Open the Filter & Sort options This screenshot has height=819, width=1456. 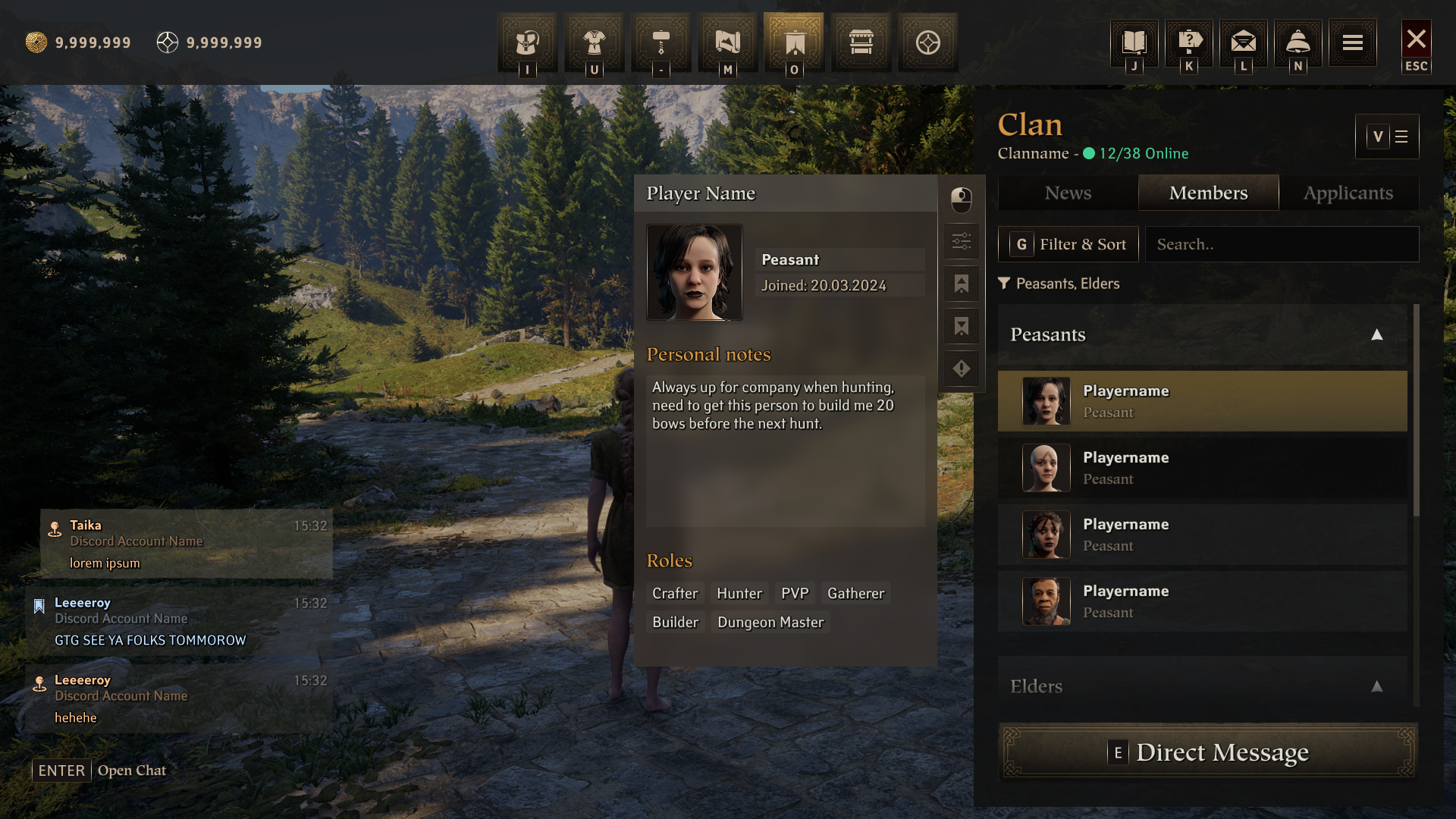click(x=1068, y=244)
